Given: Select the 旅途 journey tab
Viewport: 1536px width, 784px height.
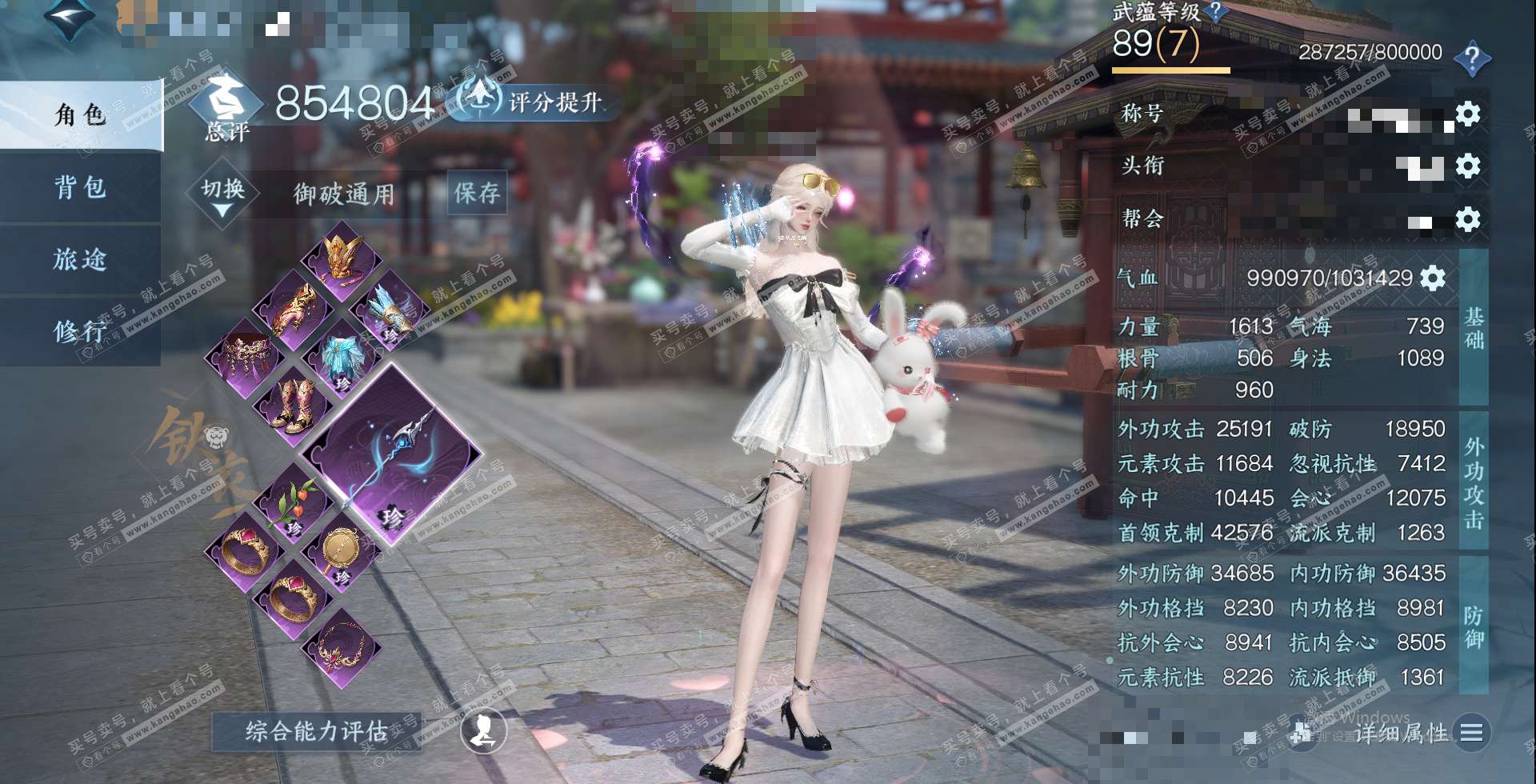Looking at the screenshot, I should tap(80, 259).
